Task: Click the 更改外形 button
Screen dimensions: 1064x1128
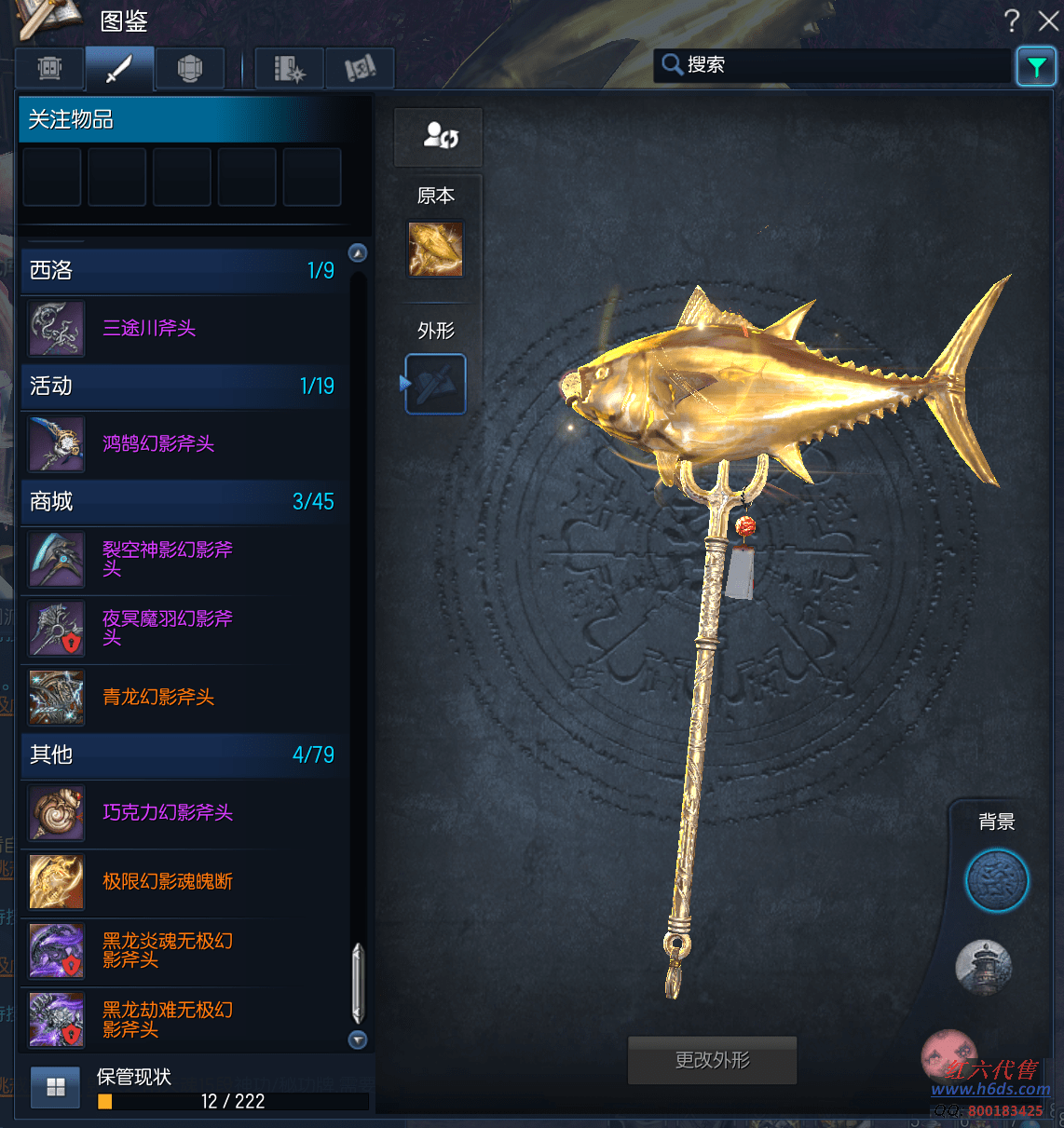Action: coord(712,1060)
